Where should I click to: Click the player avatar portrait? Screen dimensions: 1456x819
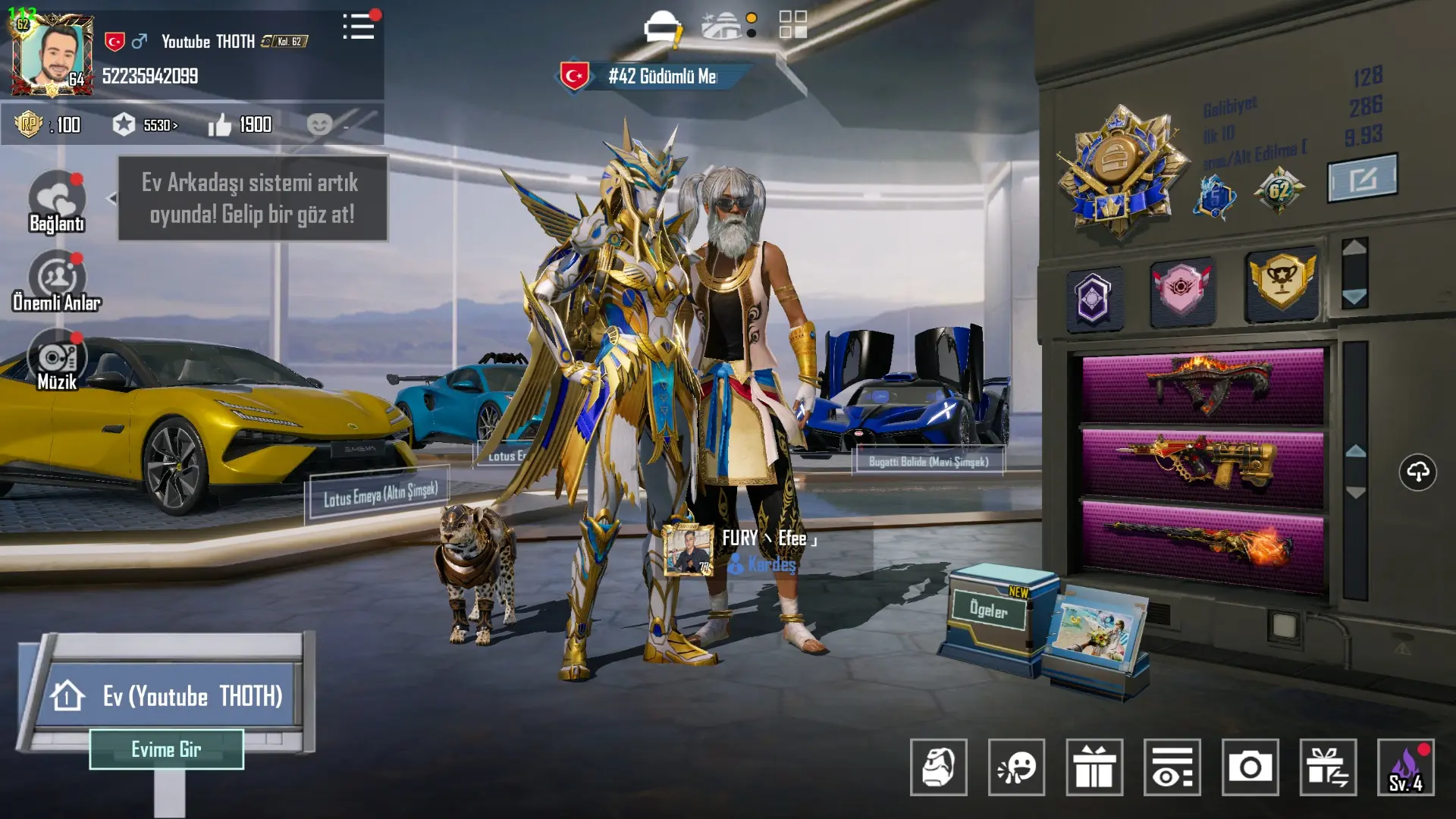click(x=52, y=55)
